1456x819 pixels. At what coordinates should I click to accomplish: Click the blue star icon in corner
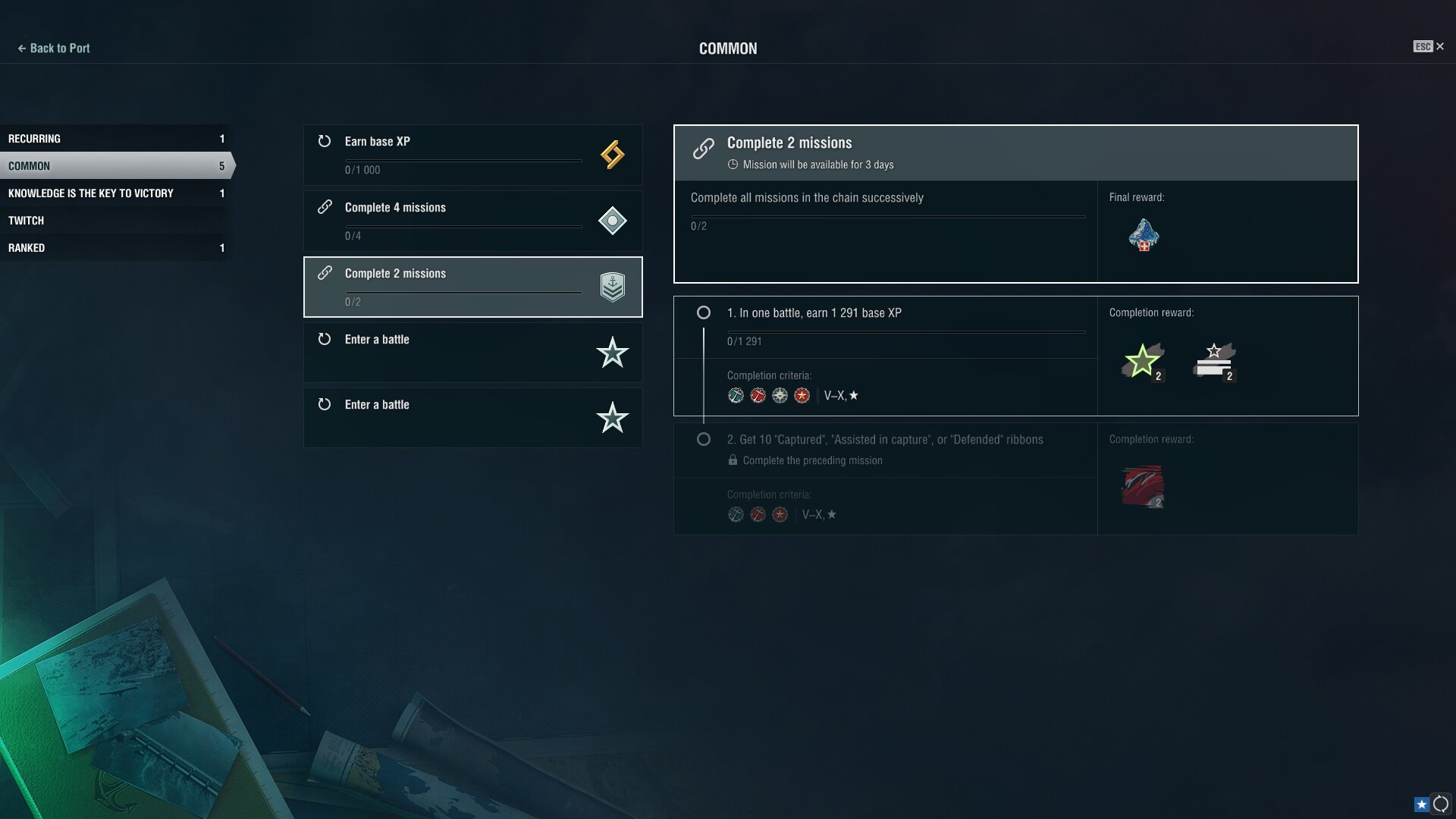[x=1421, y=805]
